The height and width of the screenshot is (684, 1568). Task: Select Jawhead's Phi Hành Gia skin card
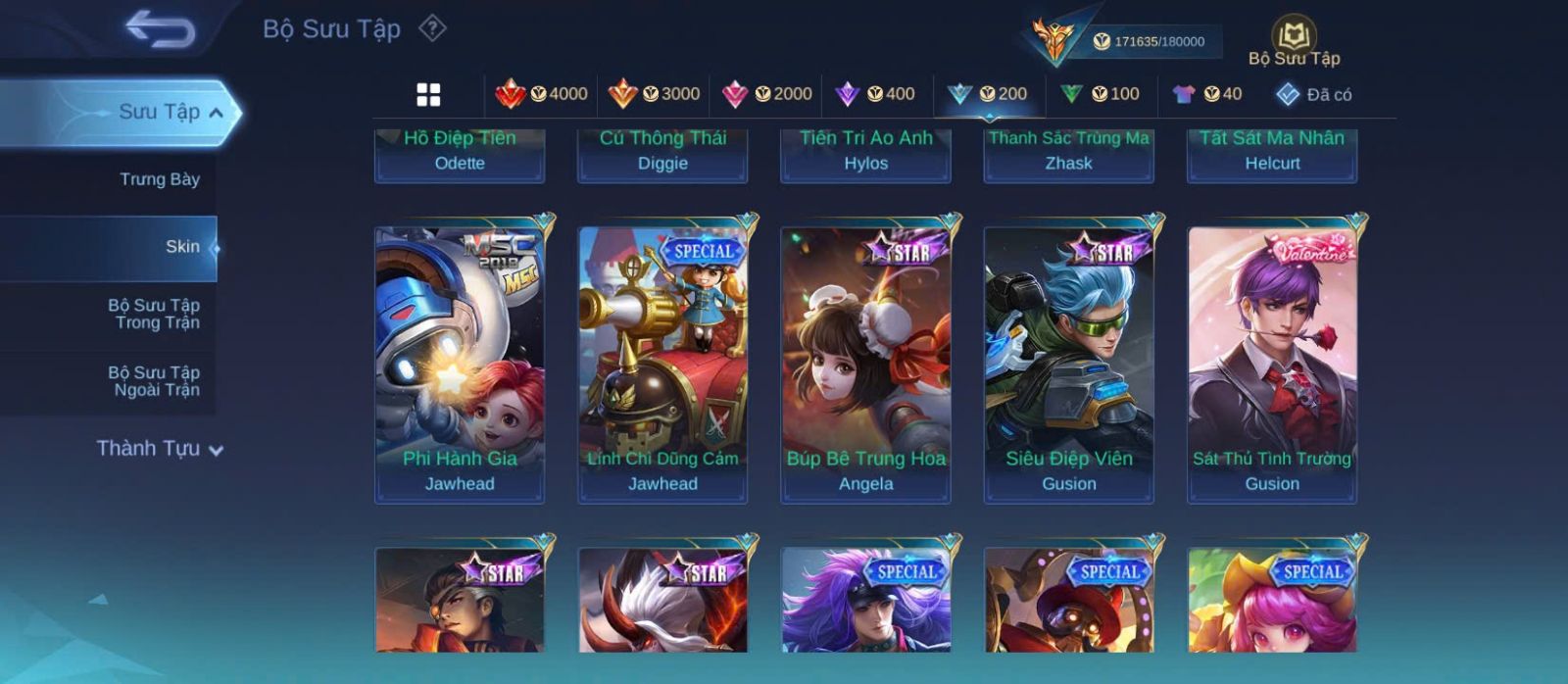click(460, 365)
